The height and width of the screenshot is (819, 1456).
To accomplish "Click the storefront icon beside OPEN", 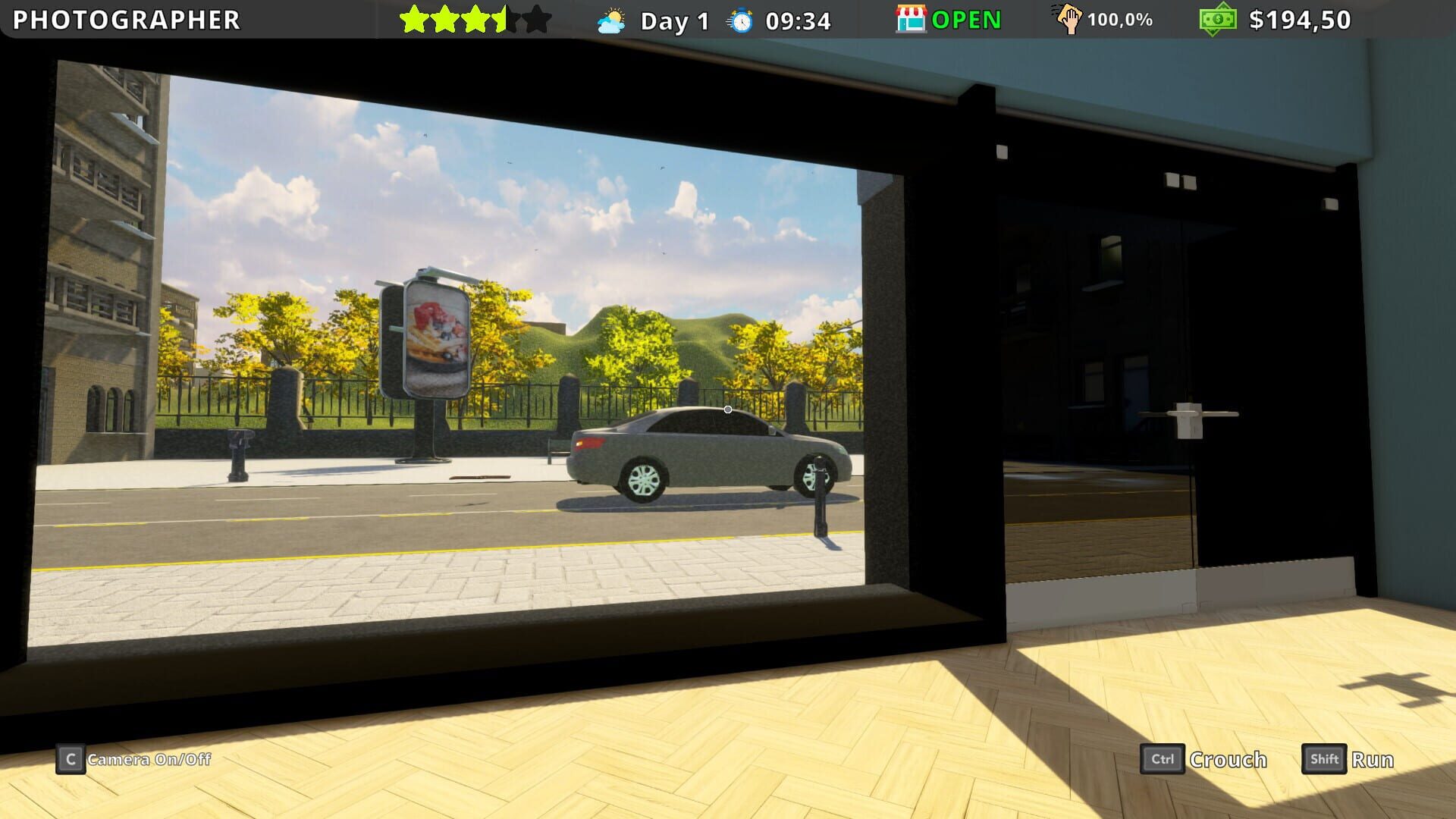I will coord(909,19).
